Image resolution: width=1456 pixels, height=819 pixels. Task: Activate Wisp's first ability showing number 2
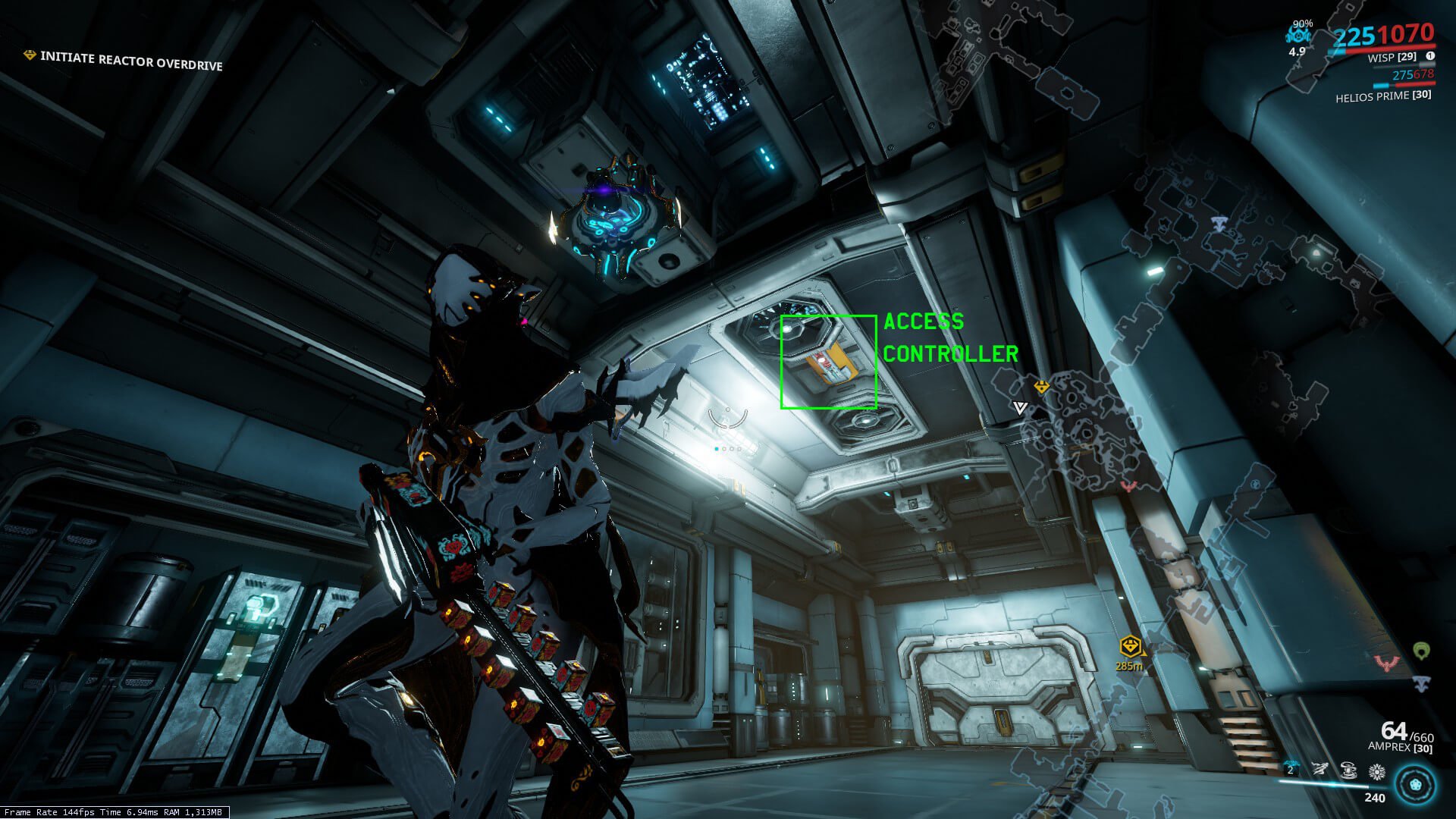(x=1291, y=769)
